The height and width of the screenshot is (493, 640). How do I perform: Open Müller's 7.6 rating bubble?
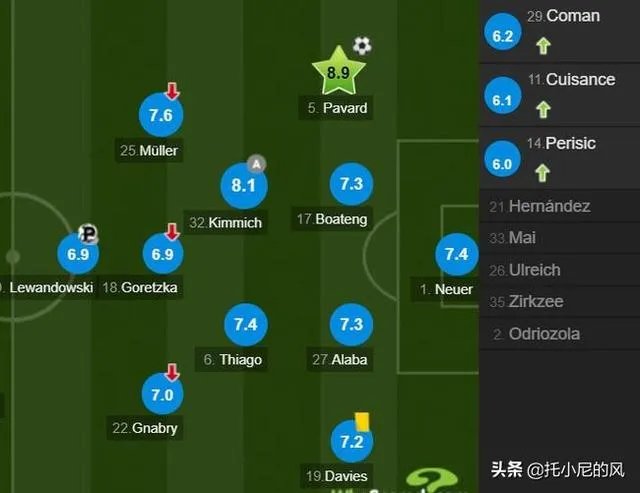point(161,116)
